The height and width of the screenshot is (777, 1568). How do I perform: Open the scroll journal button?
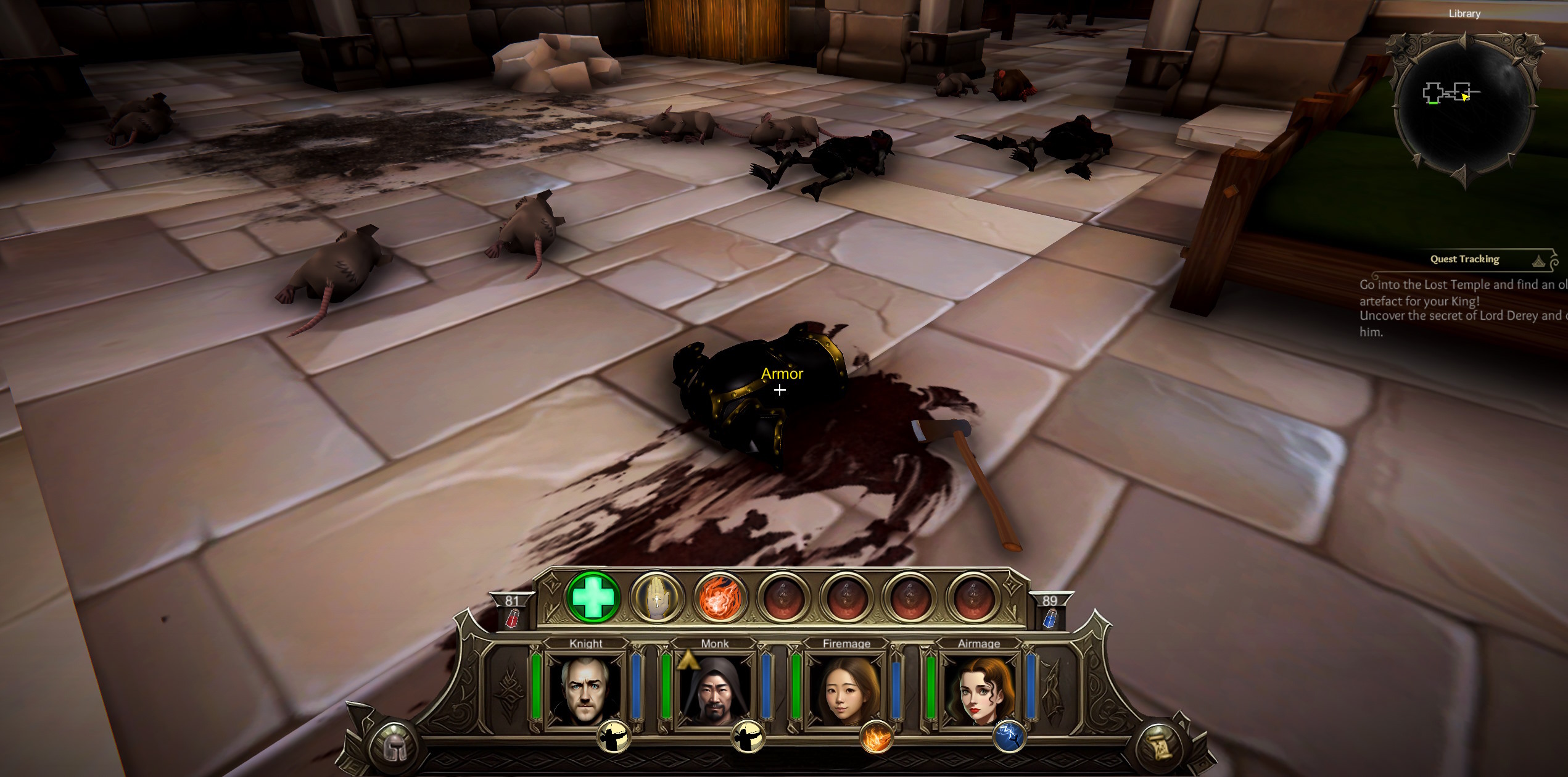tap(1158, 747)
